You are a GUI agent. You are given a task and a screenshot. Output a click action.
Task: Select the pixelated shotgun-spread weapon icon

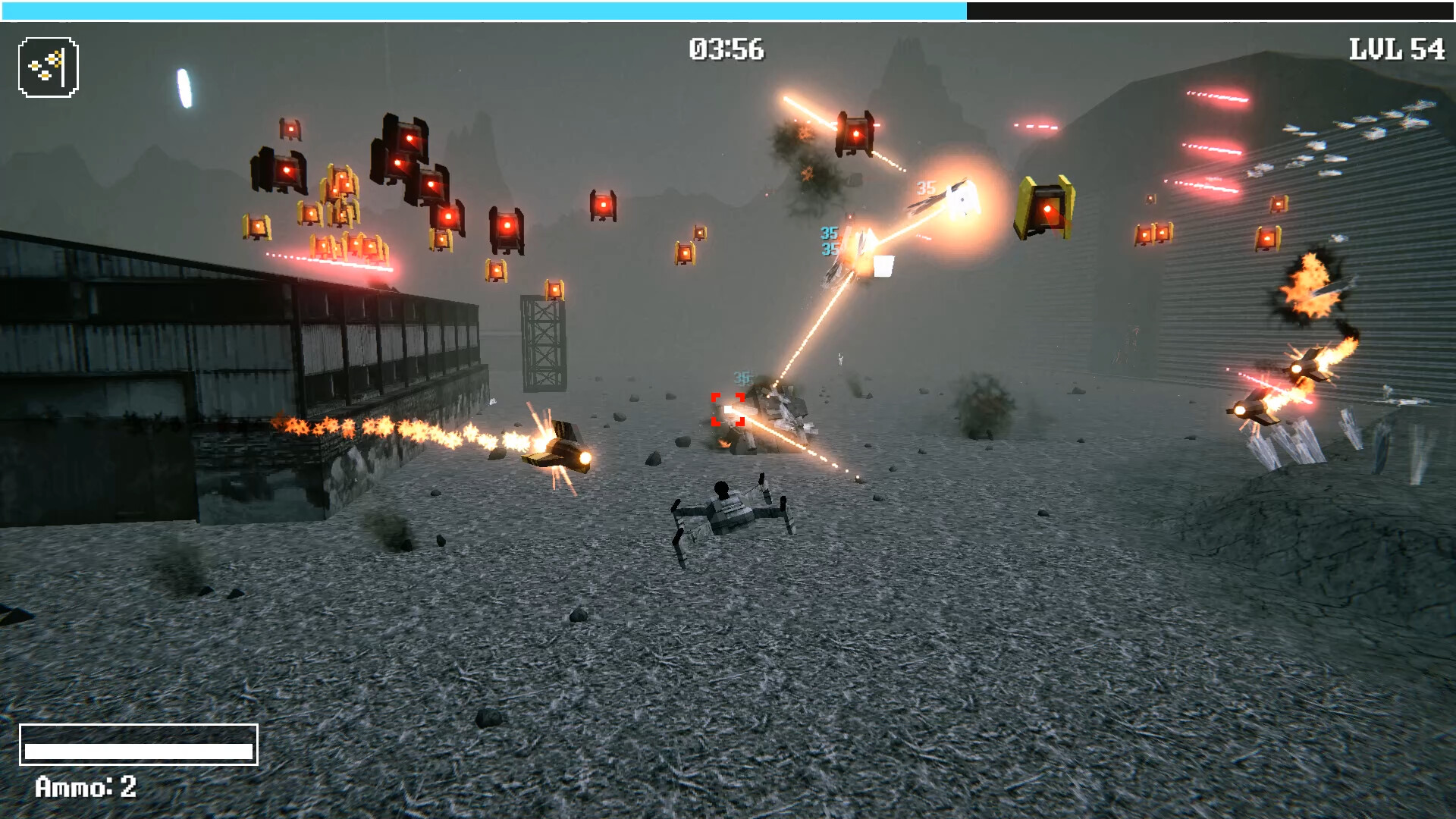[x=47, y=67]
